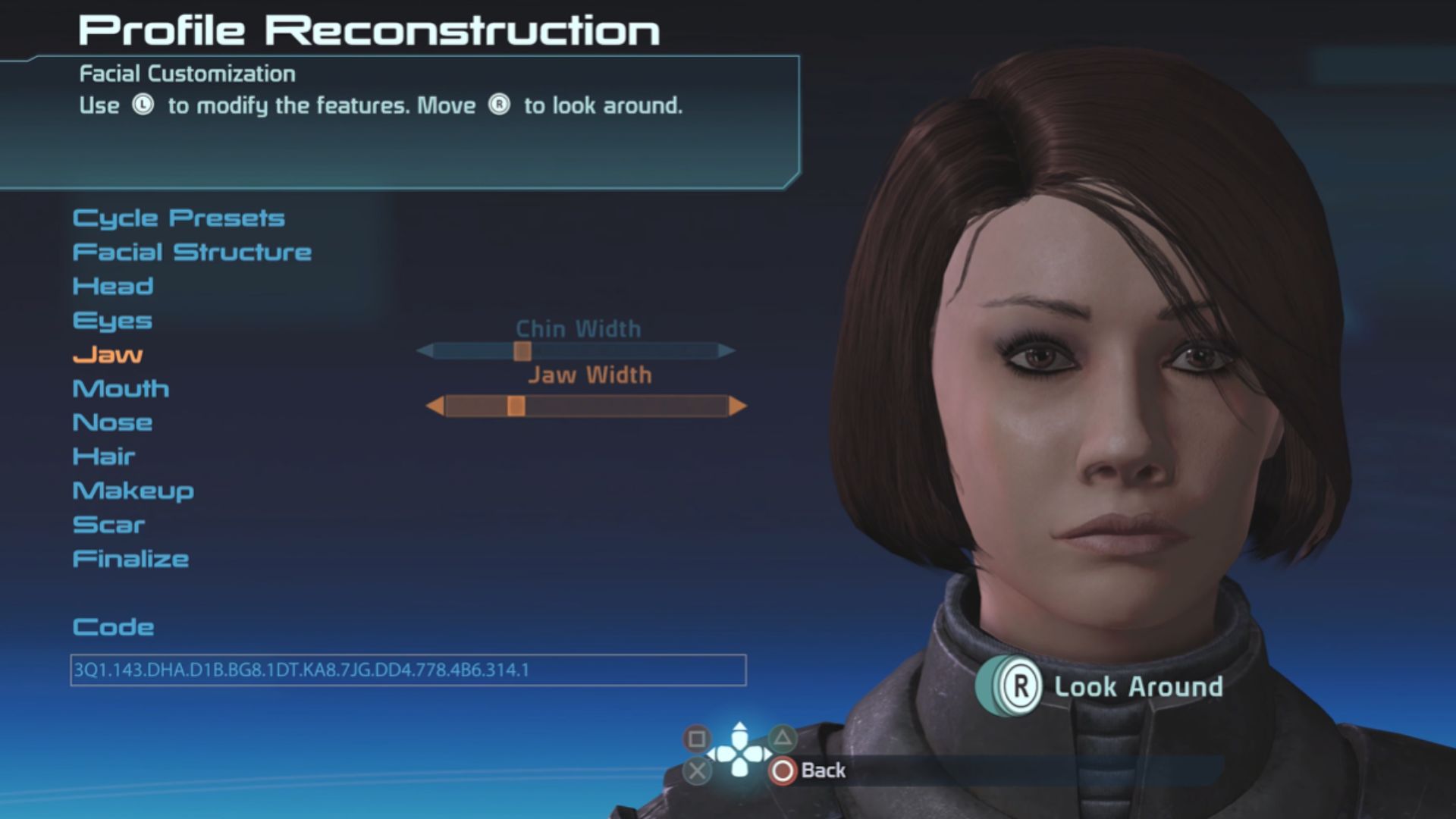1456x819 pixels.
Task: Select "Cycle Presets" from the menu
Action: (178, 218)
